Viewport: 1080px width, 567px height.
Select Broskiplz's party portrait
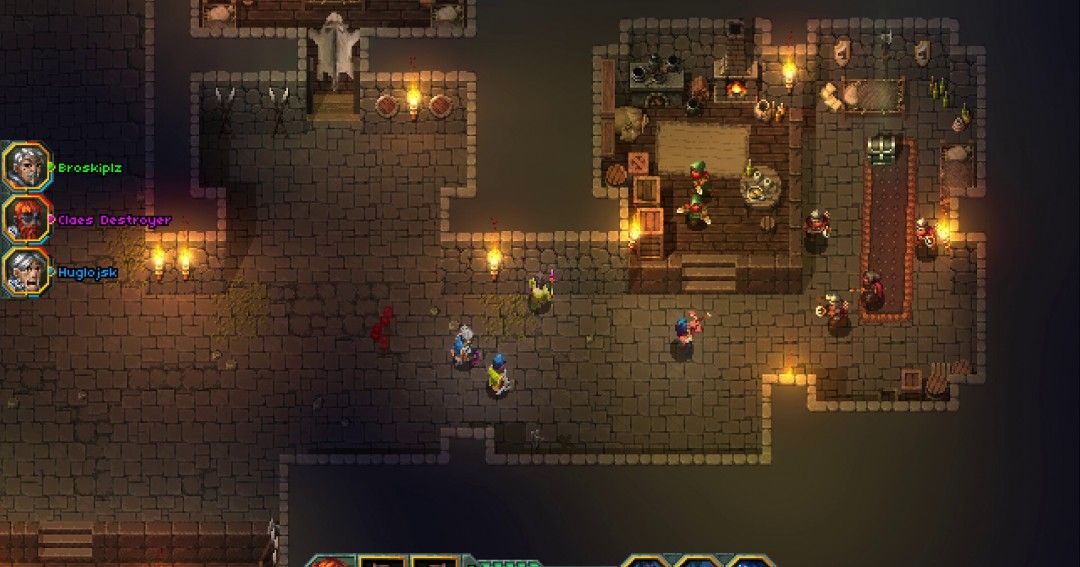pyautogui.click(x=25, y=166)
